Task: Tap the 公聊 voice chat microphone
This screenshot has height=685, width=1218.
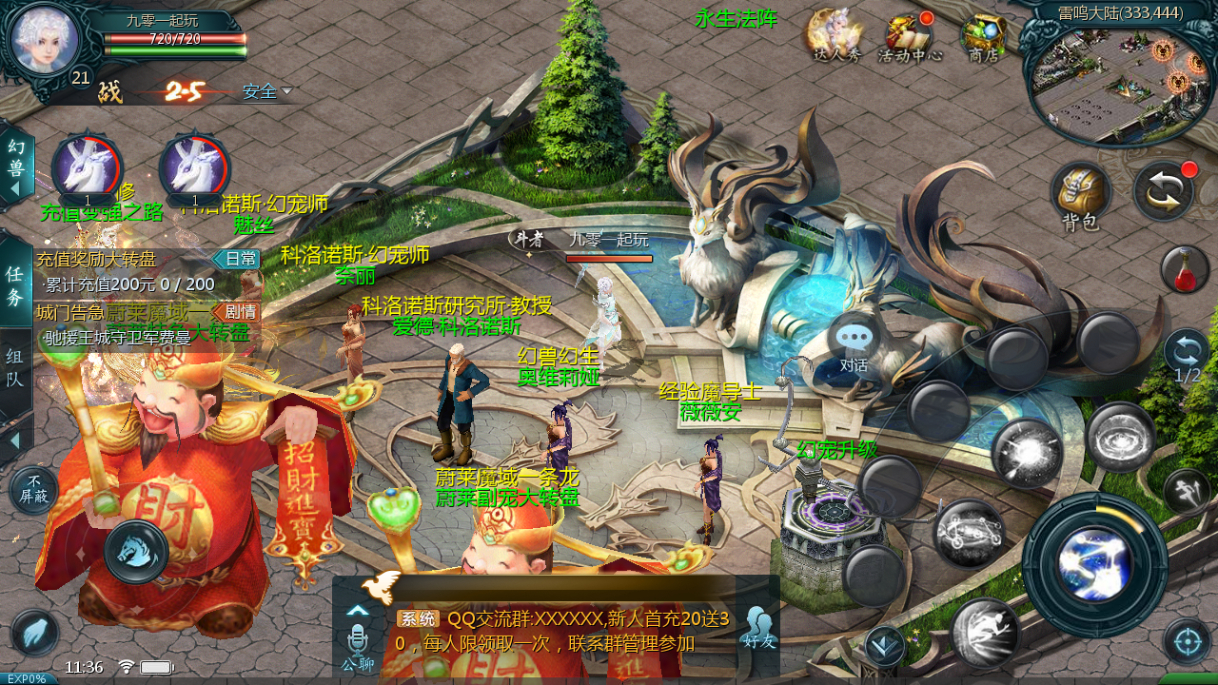Action: [x=357, y=643]
